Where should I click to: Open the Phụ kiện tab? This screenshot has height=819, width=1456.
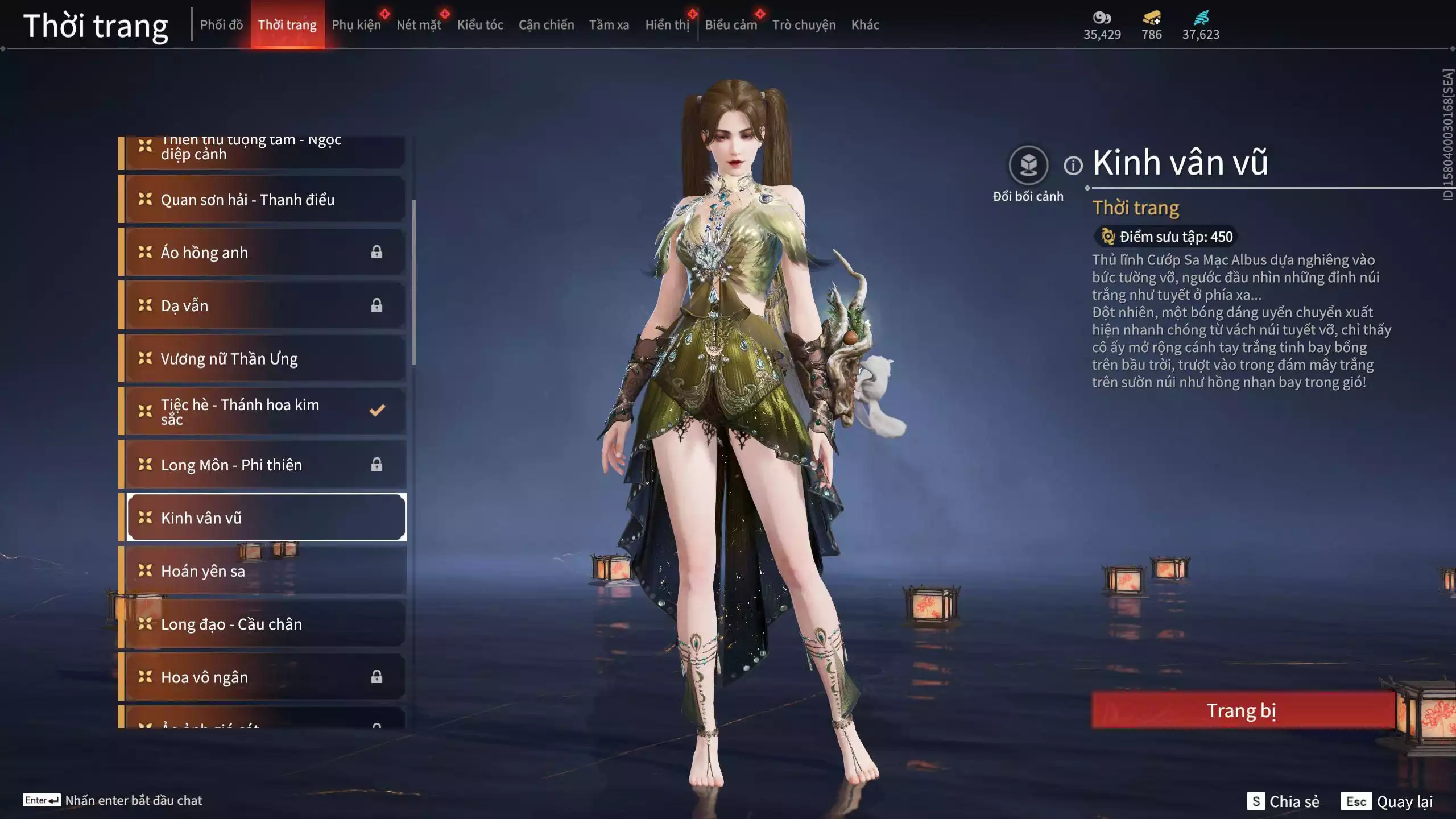[x=356, y=25]
